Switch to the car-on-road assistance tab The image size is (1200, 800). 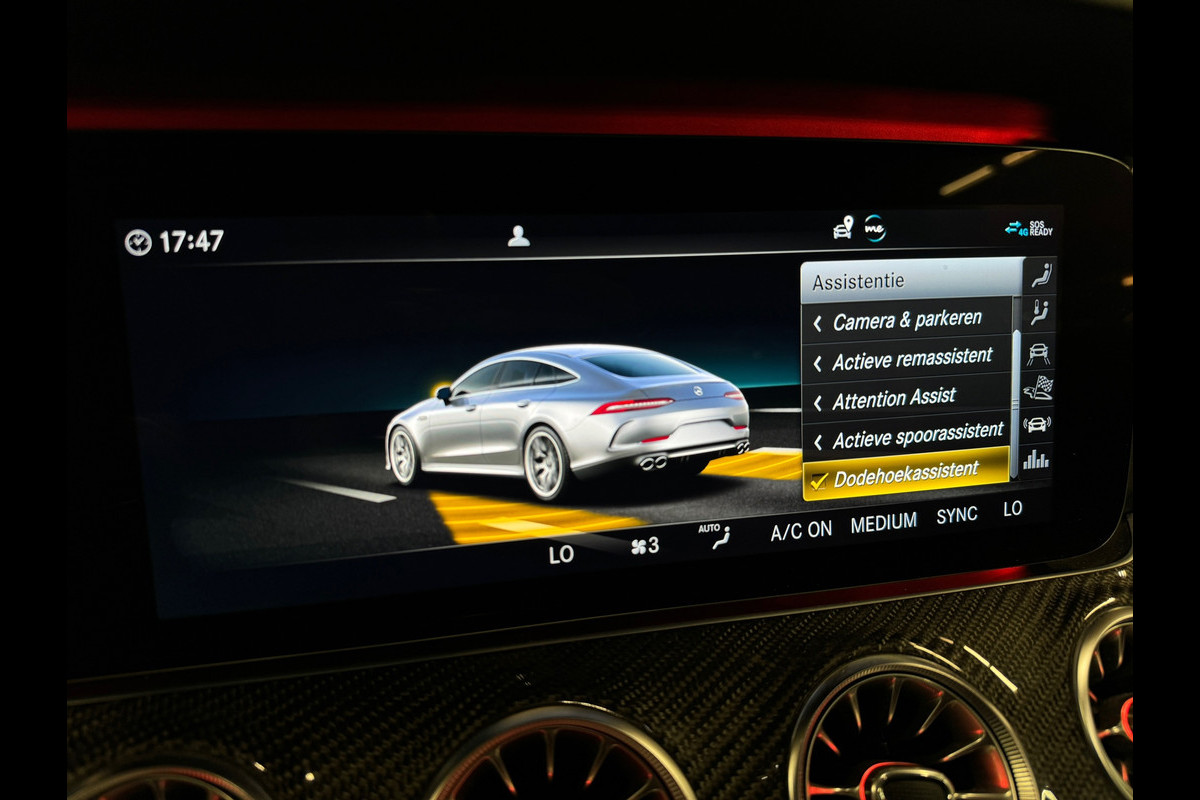1040,353
